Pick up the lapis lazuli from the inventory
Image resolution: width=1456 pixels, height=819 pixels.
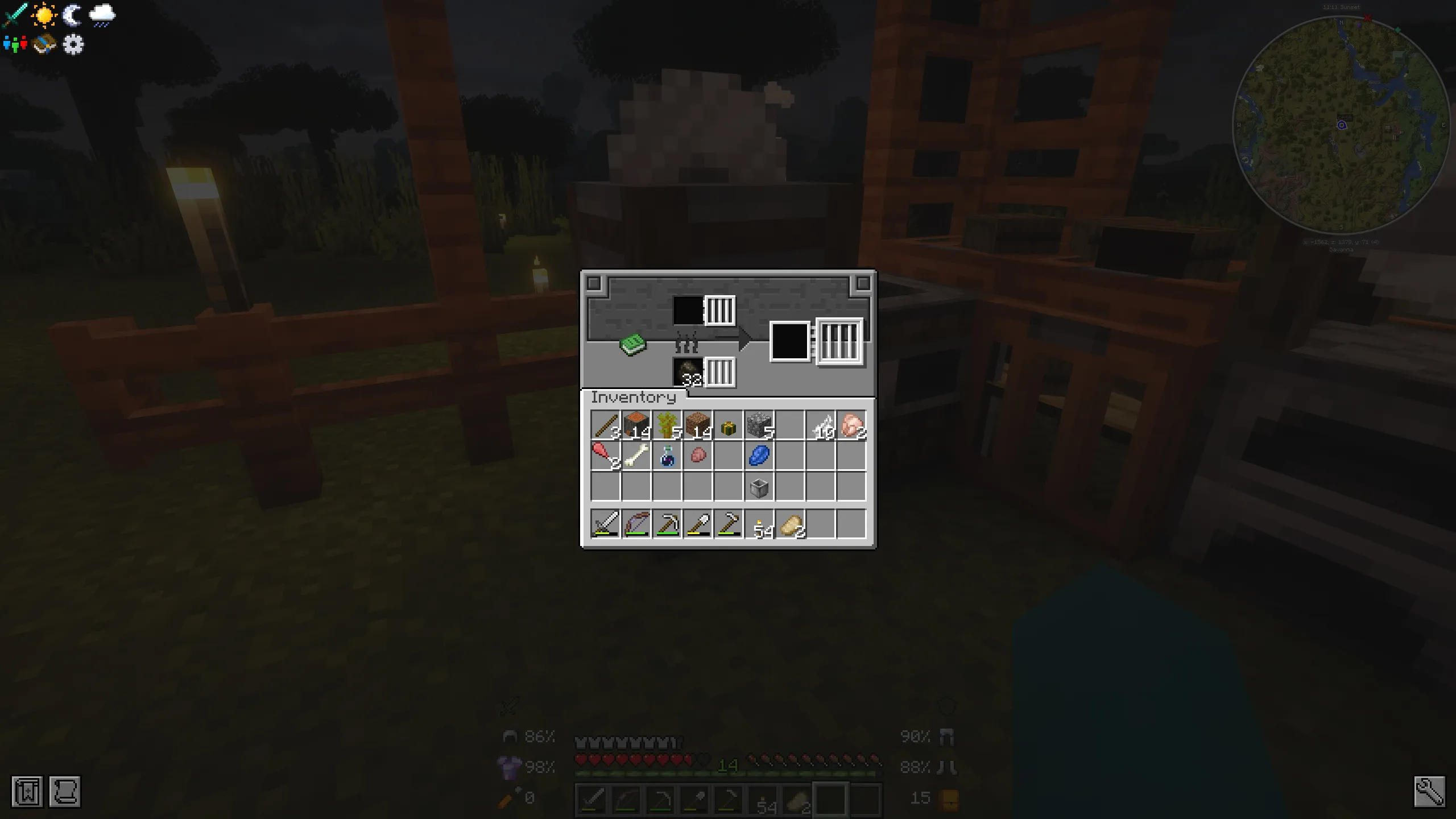[760, 455]
